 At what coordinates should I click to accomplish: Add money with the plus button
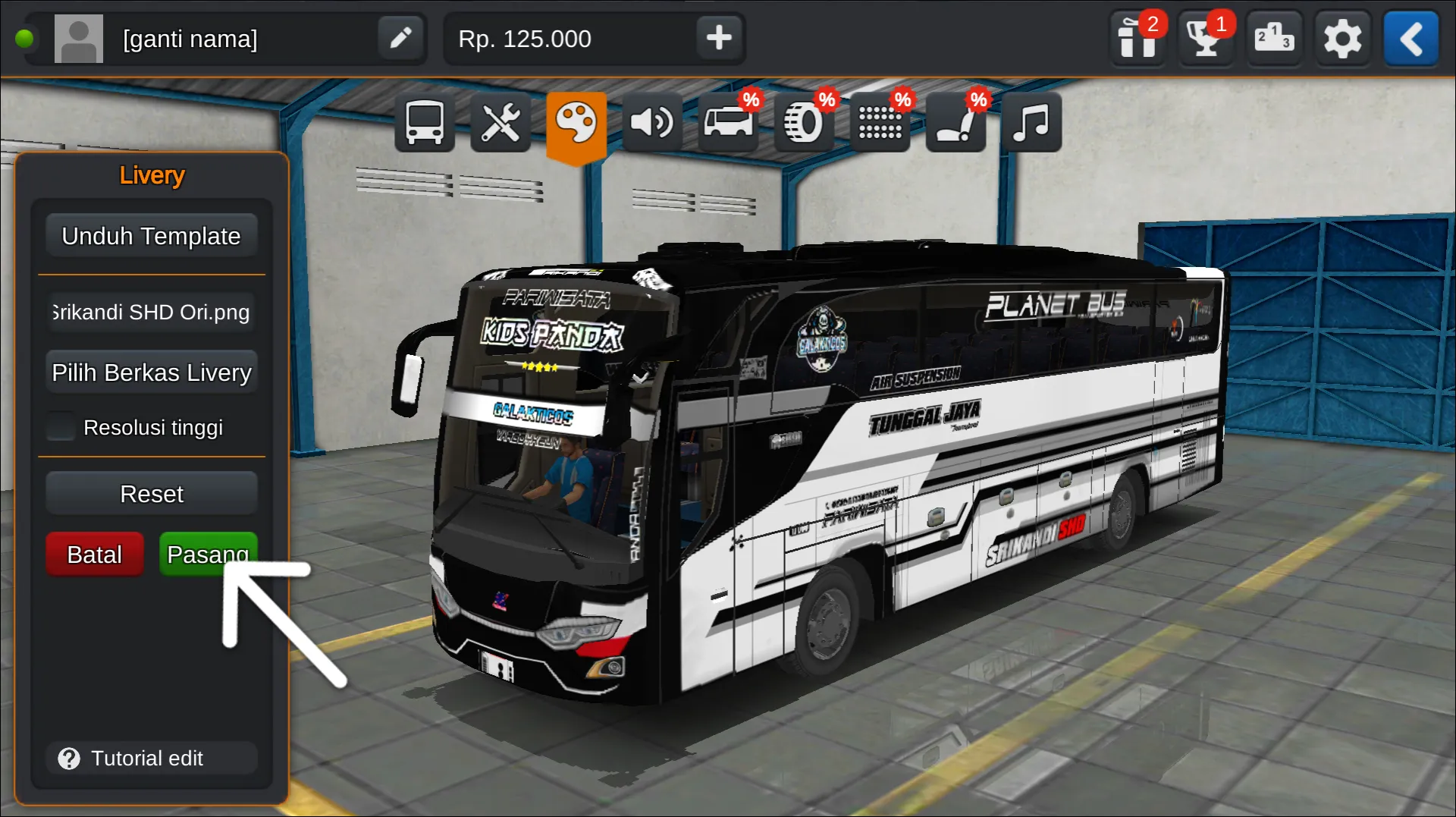(718, 38)
